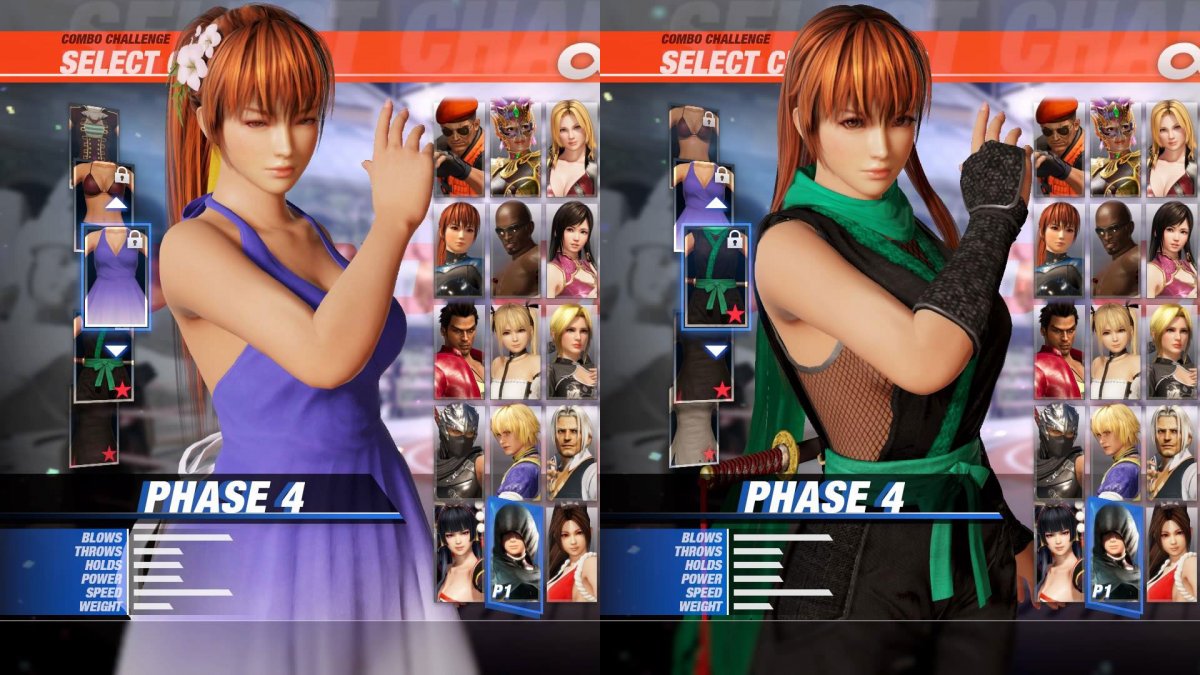Select the highlighted purple dress costume thumbnail
The height and width of the screenshot is (675, 1200).
[115, 275]
